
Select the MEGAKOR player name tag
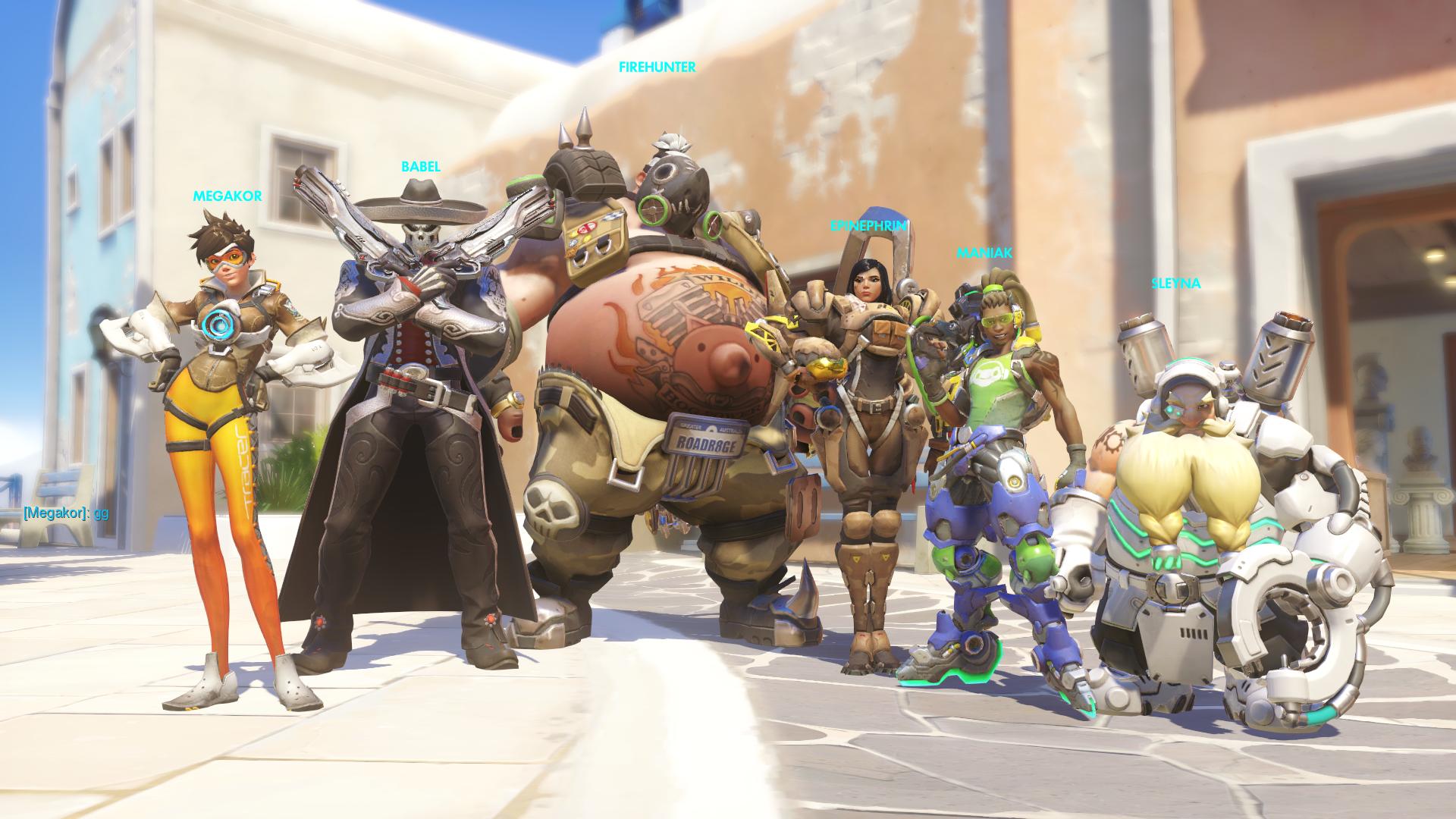[227, 196]
